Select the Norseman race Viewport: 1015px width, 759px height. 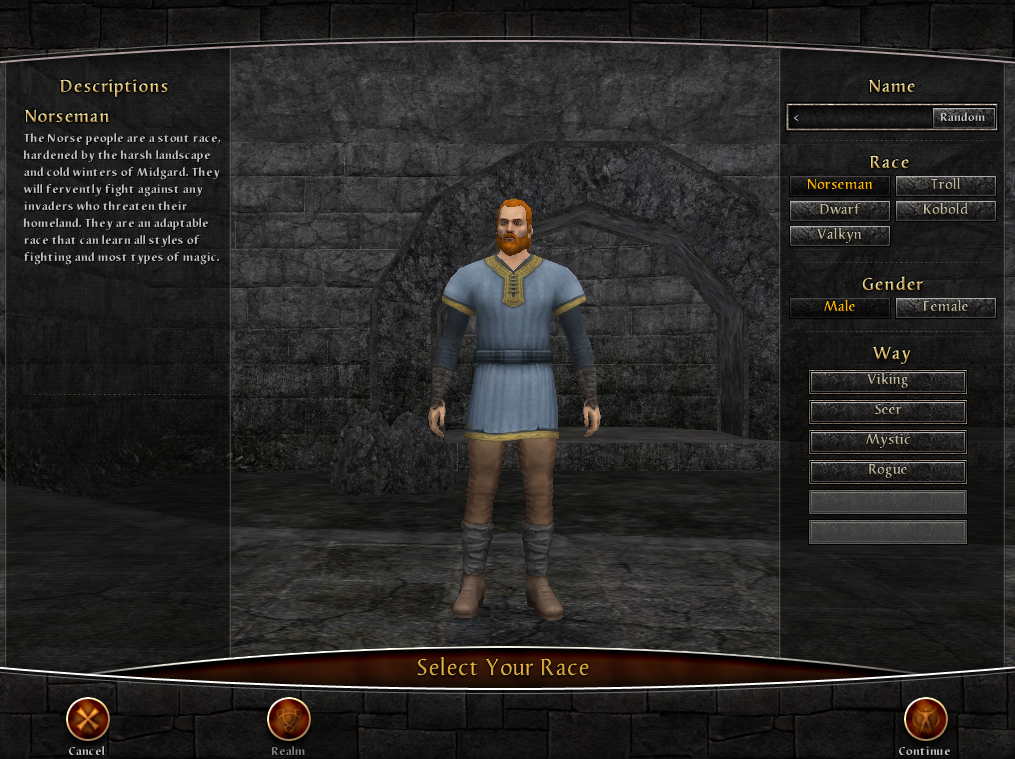click(x=839, y=185)
